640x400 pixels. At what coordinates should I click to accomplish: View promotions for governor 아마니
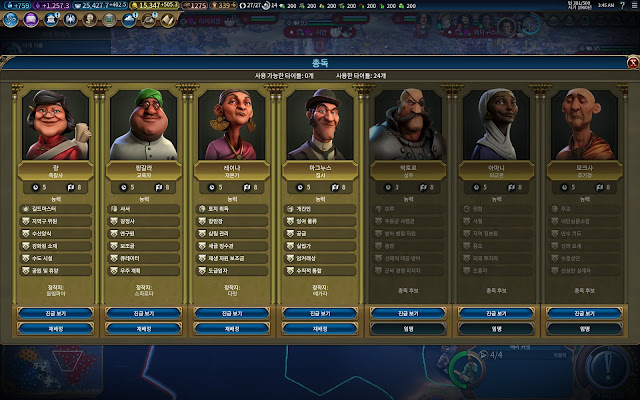495,313
